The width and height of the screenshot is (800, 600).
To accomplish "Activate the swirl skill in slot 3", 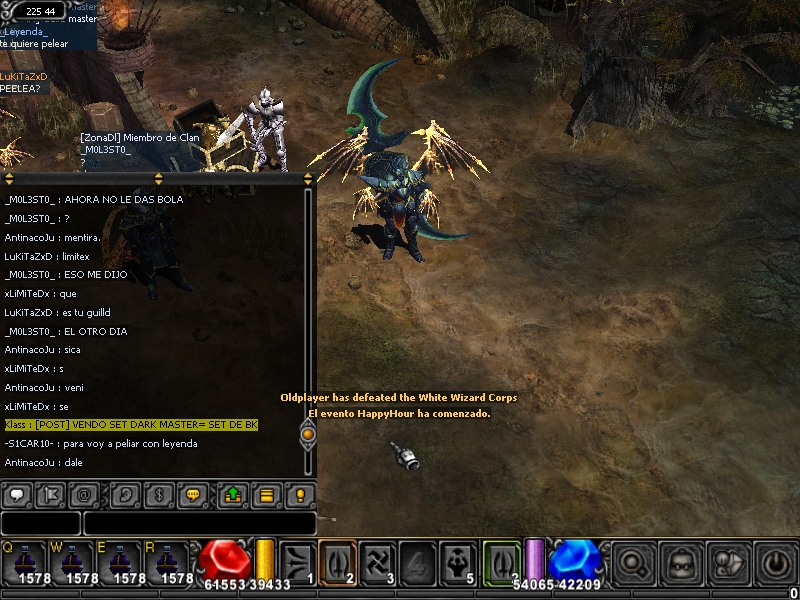I will point(377,560).
